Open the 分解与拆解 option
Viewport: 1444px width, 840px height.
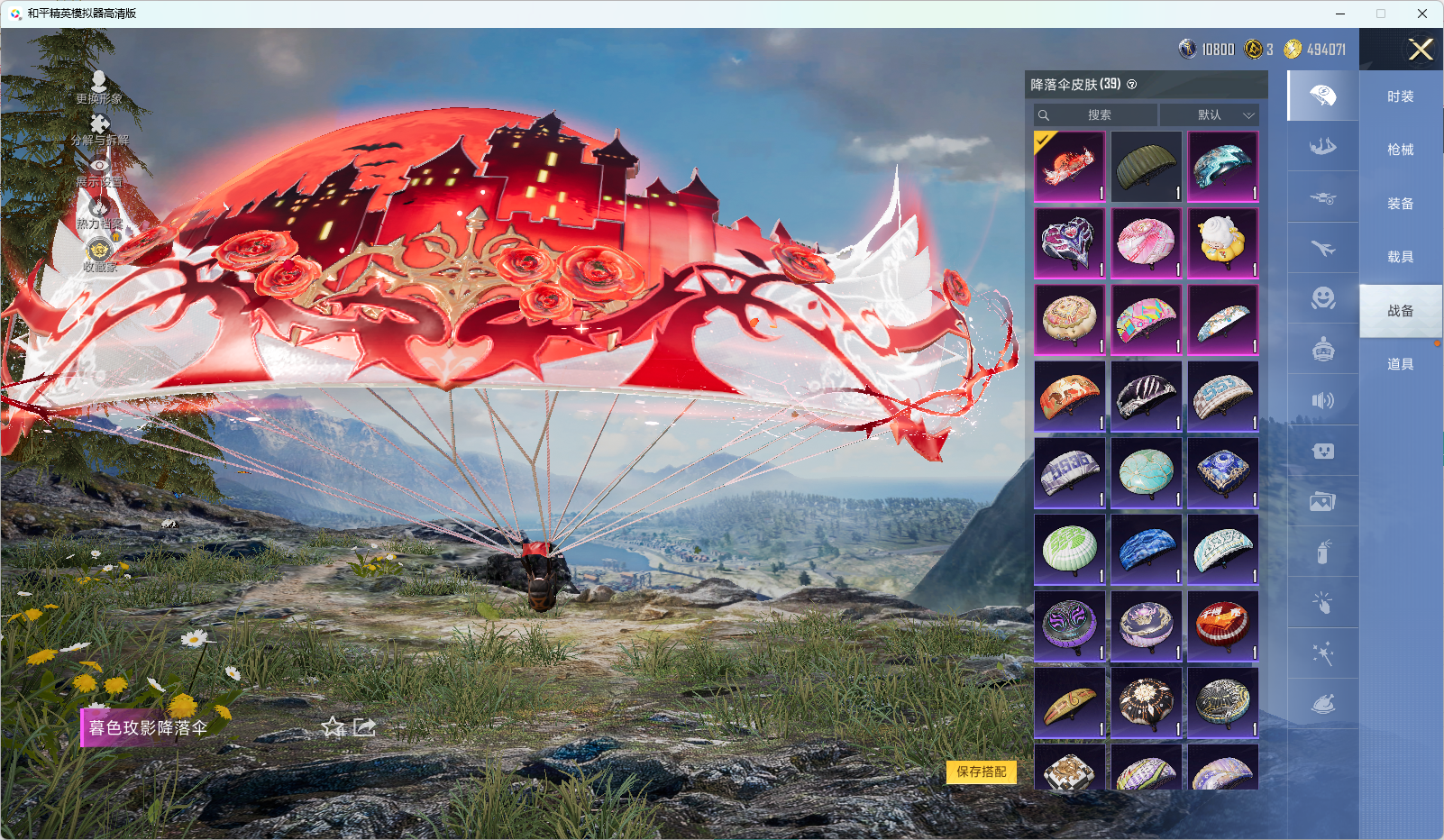(x=99, y=129)
